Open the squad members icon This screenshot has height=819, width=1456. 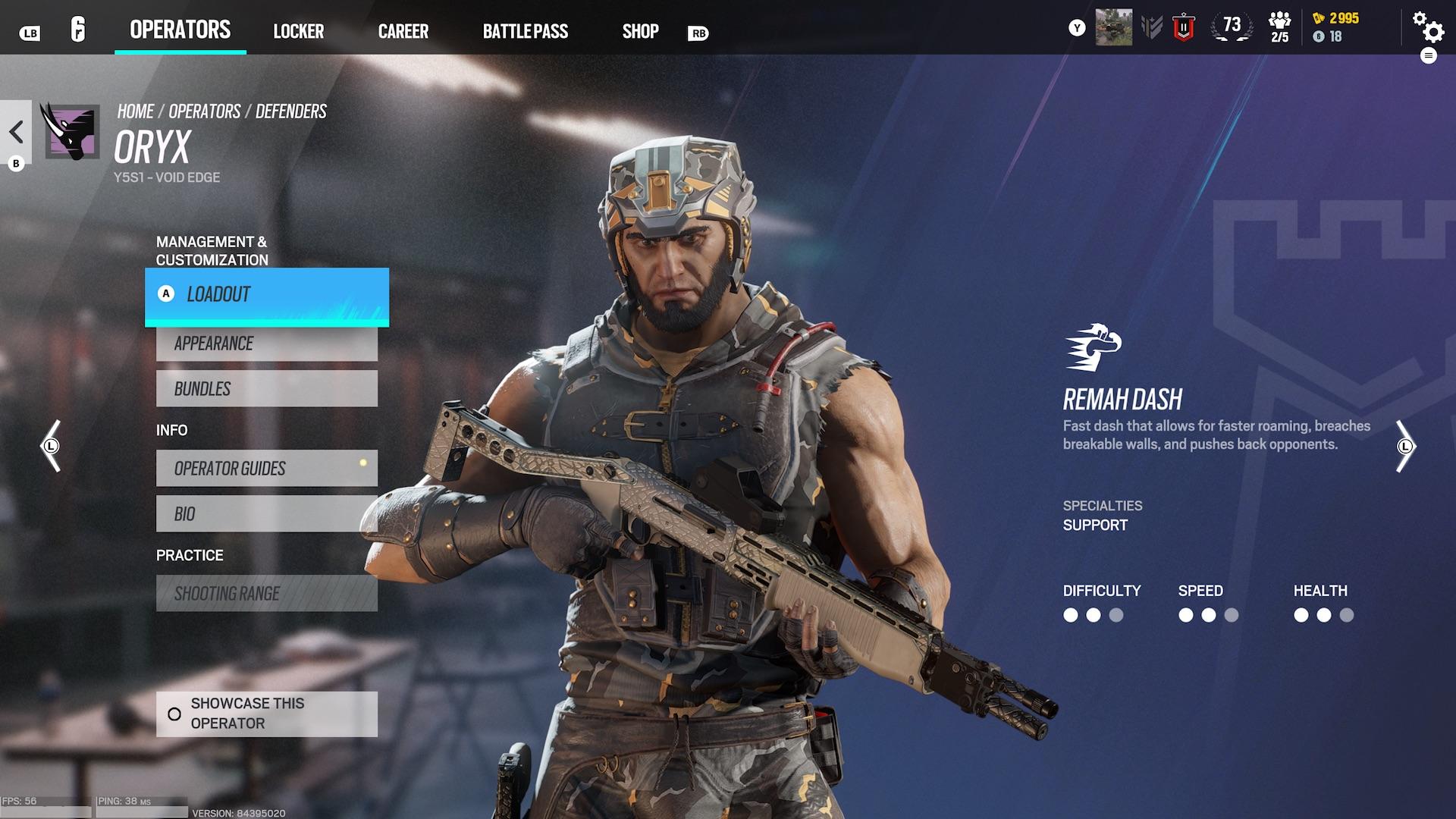(x=1279, y=27)
